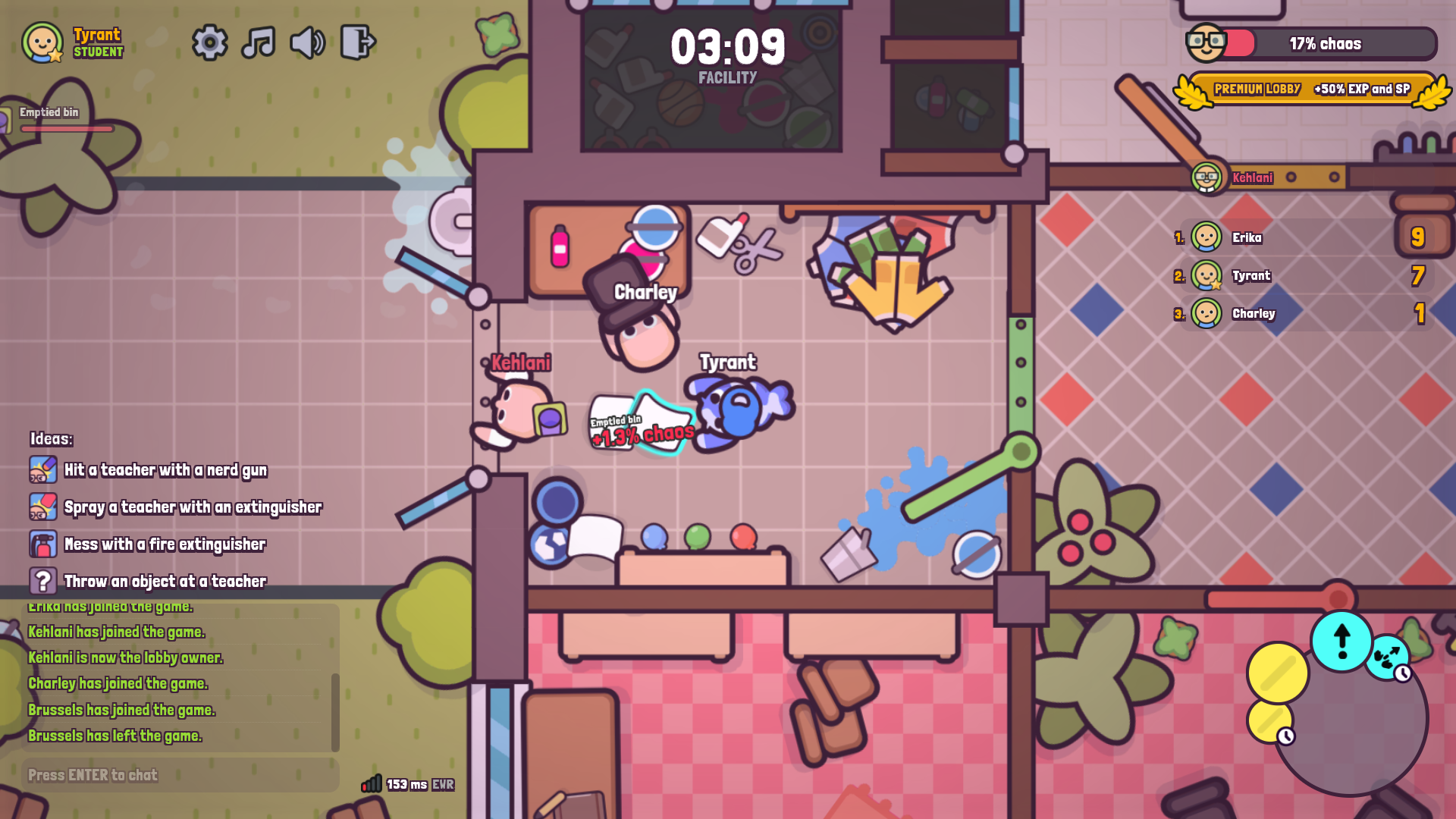The width and height of the screenshot is (1456, 819).
Task: Click the question mark throw-object icon
Action: [43, 581]
